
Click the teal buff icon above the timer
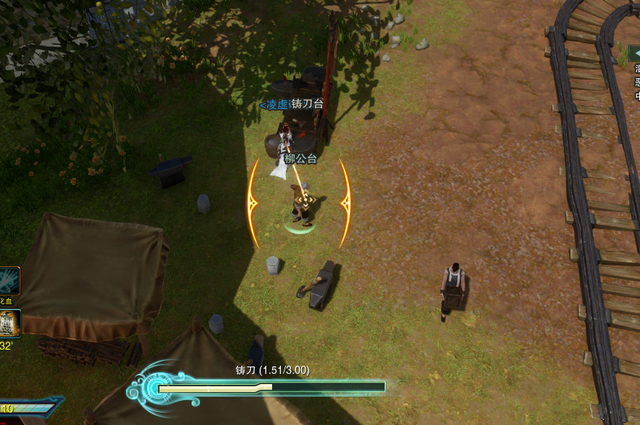pyautogui.click(x=8, y=280)
